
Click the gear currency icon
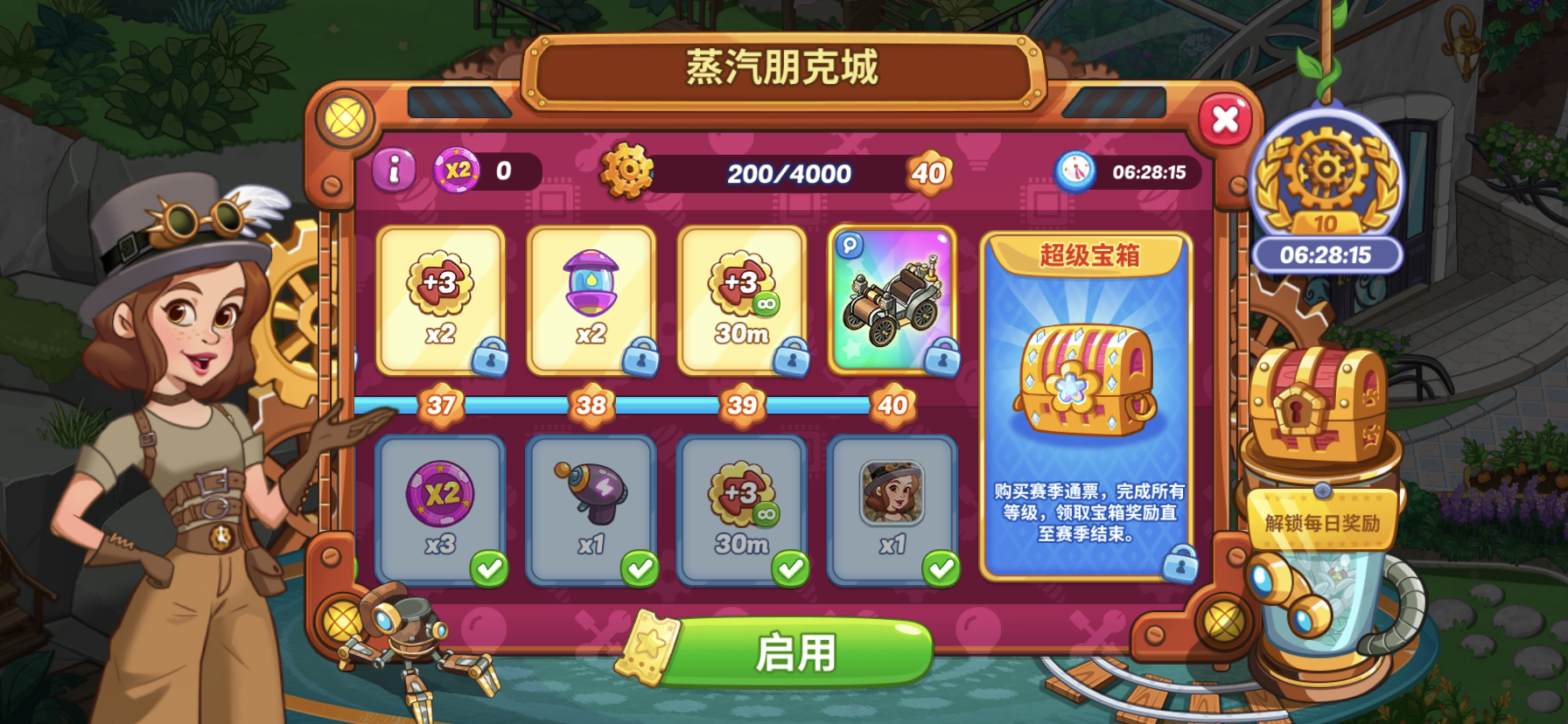coord(626,171)
